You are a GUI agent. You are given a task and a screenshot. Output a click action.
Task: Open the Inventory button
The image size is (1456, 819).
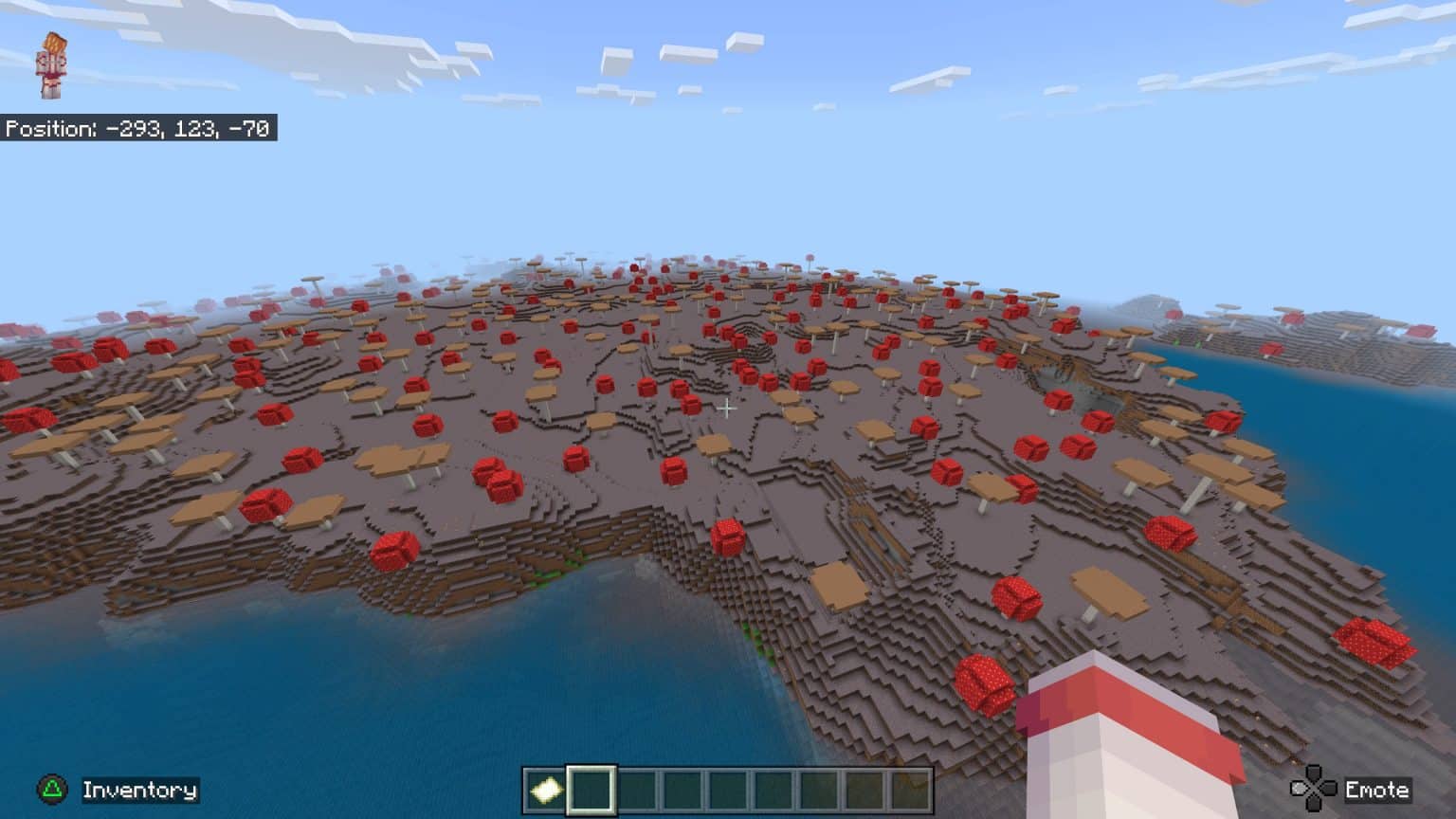pos(138,788)
